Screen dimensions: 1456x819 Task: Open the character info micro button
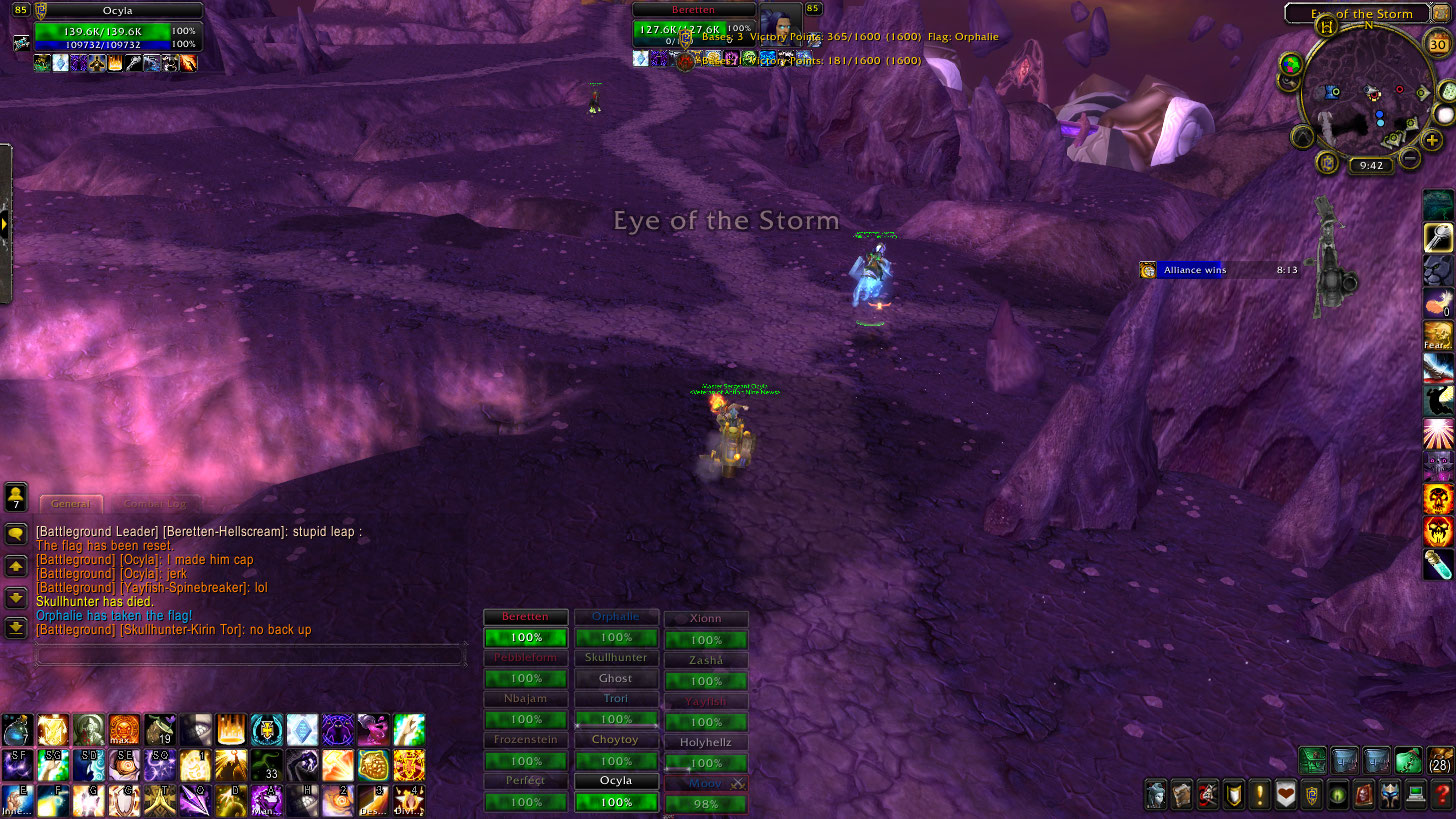click(1157, 795)
